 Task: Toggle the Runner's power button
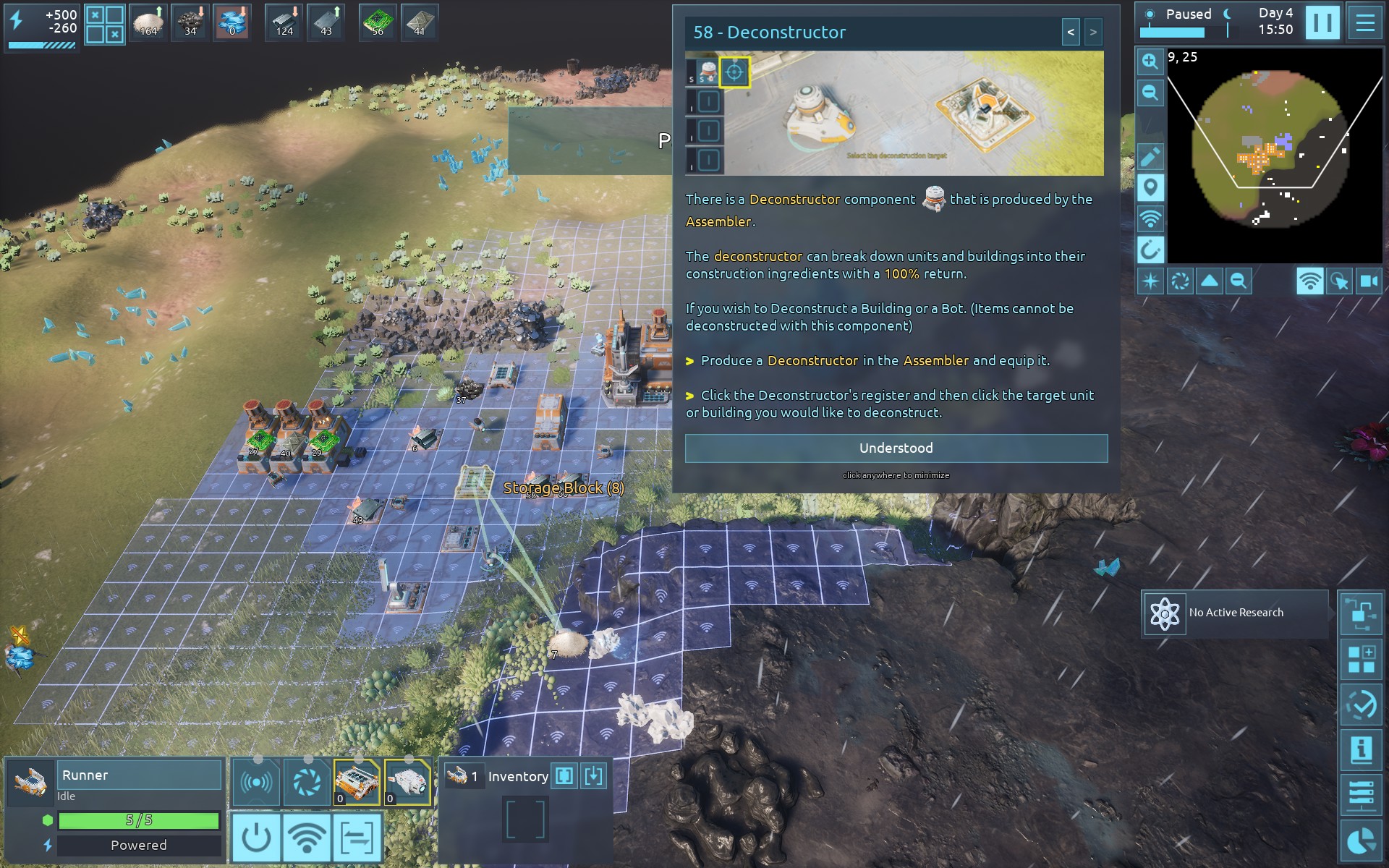coord(256,837)
